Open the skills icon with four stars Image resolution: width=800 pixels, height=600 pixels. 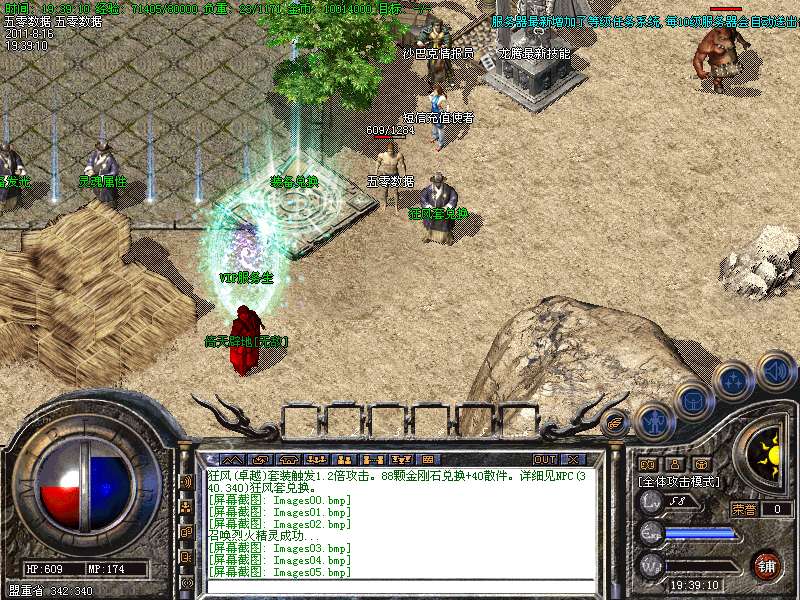click(733, 380)
